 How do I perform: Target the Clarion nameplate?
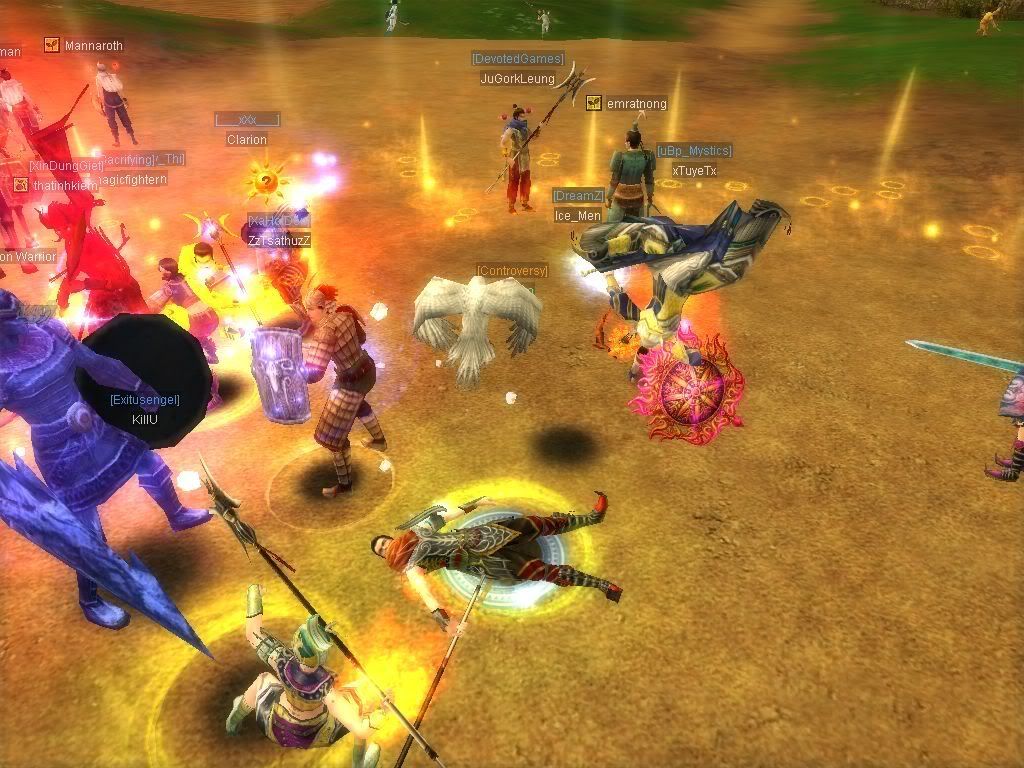click(x=246, y=140)
